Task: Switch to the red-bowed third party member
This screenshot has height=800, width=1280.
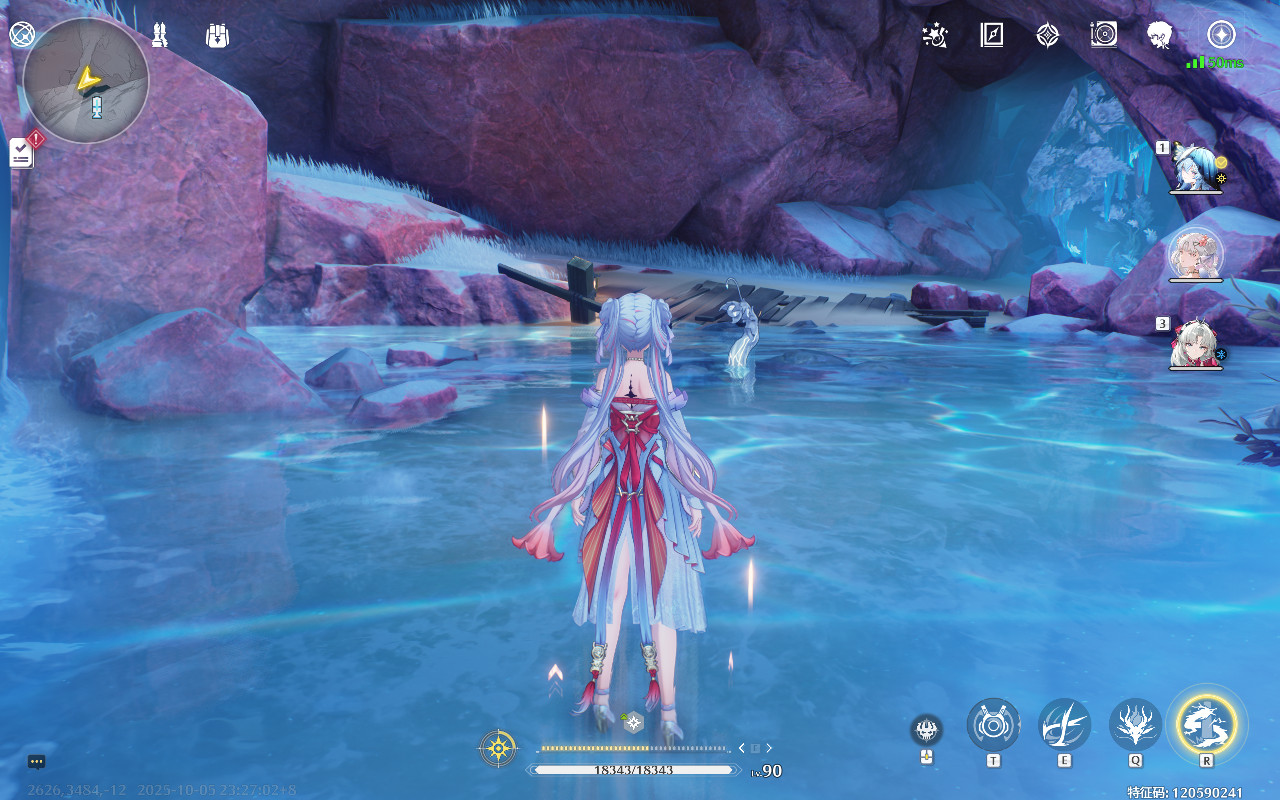Action: (1195, 343)
